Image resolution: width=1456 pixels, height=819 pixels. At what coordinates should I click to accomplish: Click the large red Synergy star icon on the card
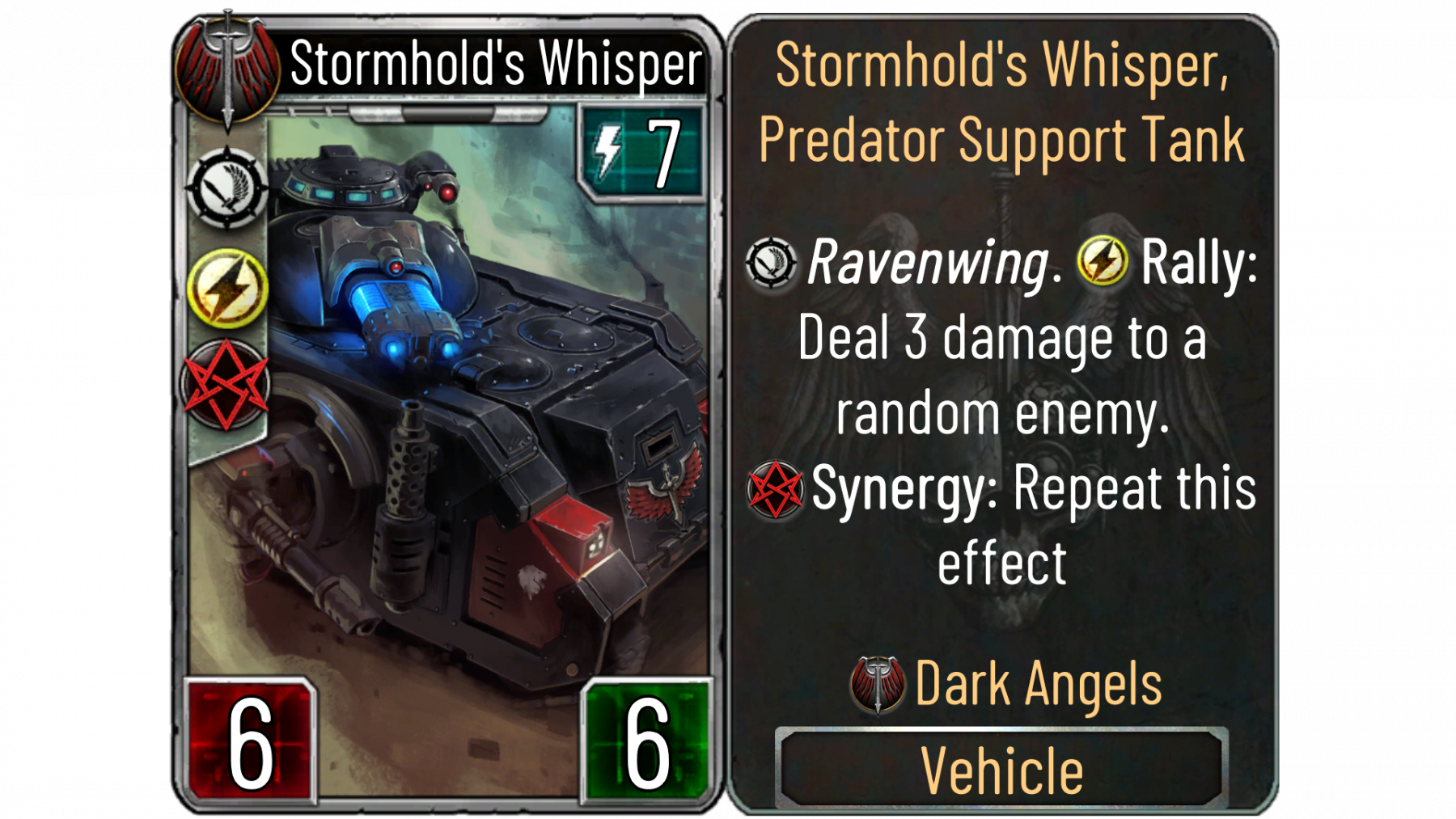click(x=226, y=385)
